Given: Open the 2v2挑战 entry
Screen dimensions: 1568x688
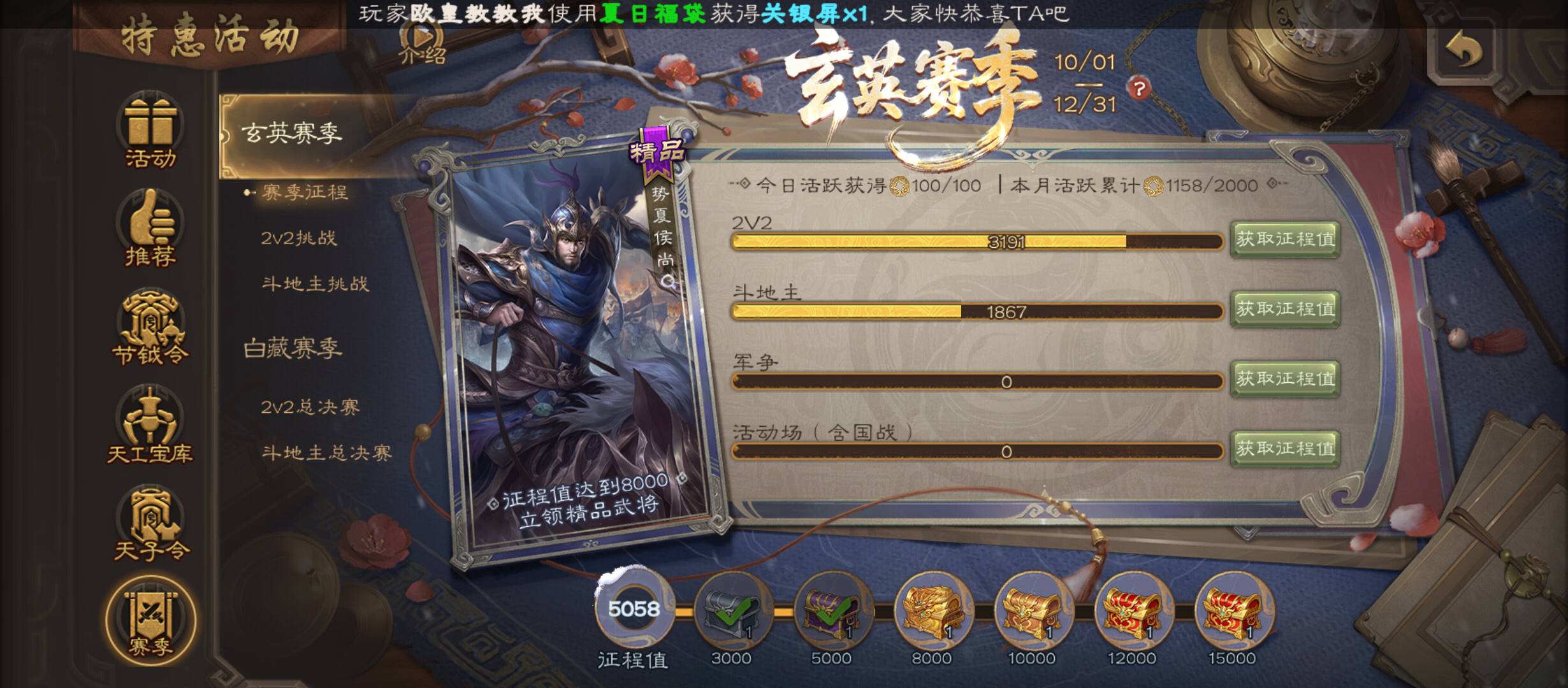Looking at the screenshot, I should 298,238.
